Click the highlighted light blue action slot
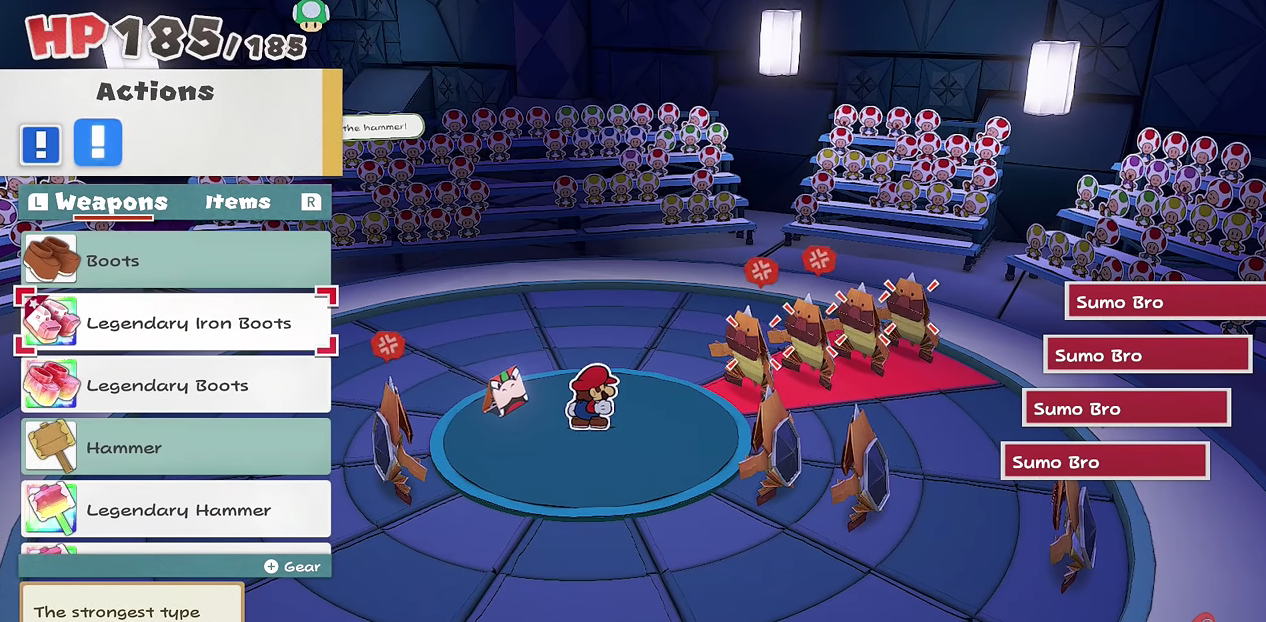Image resolution: width=1266 pixels, height=622 pixels. (98, 142)
